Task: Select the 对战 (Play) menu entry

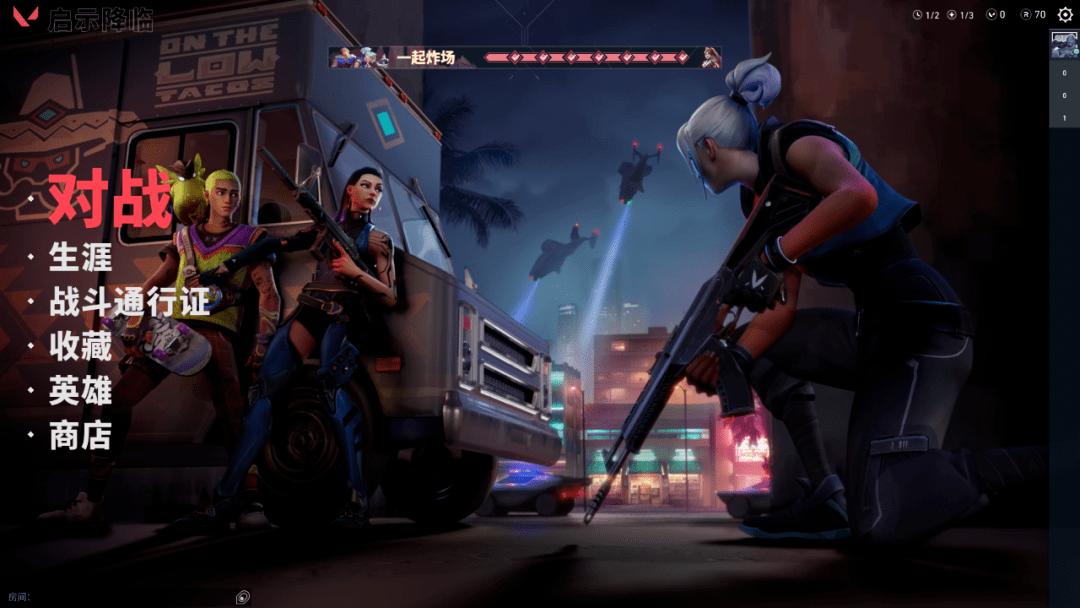Action: click(x=110, y=200)
